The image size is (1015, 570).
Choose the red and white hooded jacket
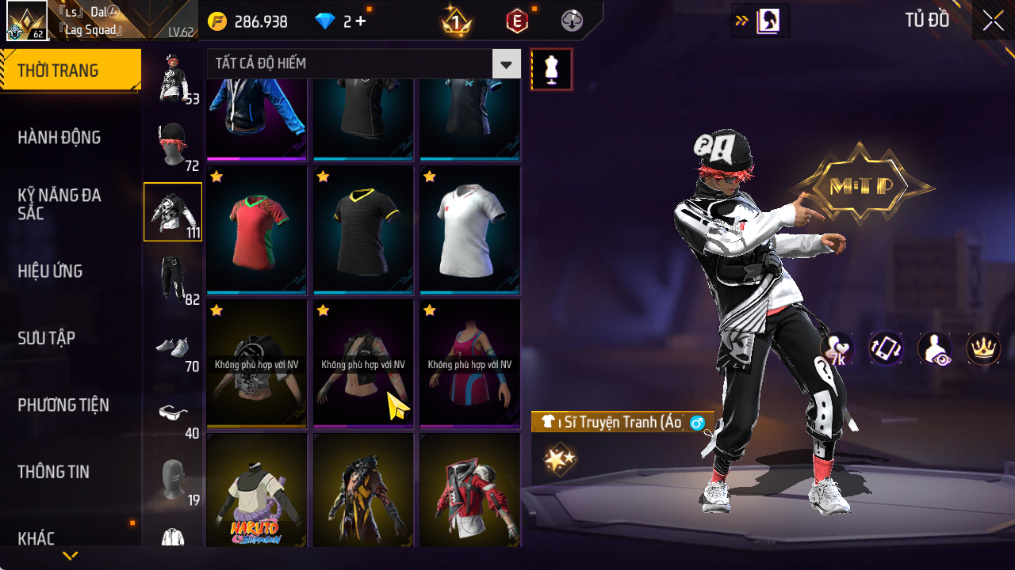pos(470,490)
